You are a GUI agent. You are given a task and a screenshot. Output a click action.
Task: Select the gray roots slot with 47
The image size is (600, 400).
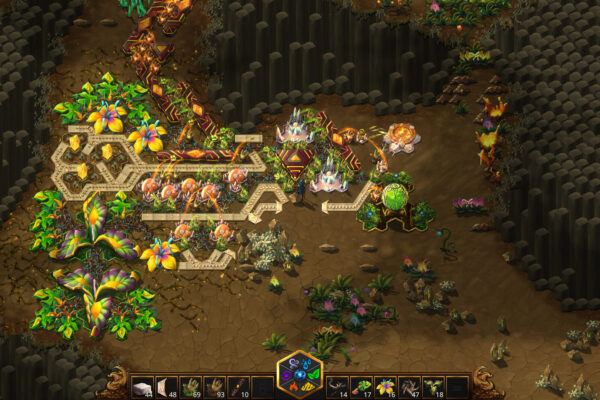(410, 385)
